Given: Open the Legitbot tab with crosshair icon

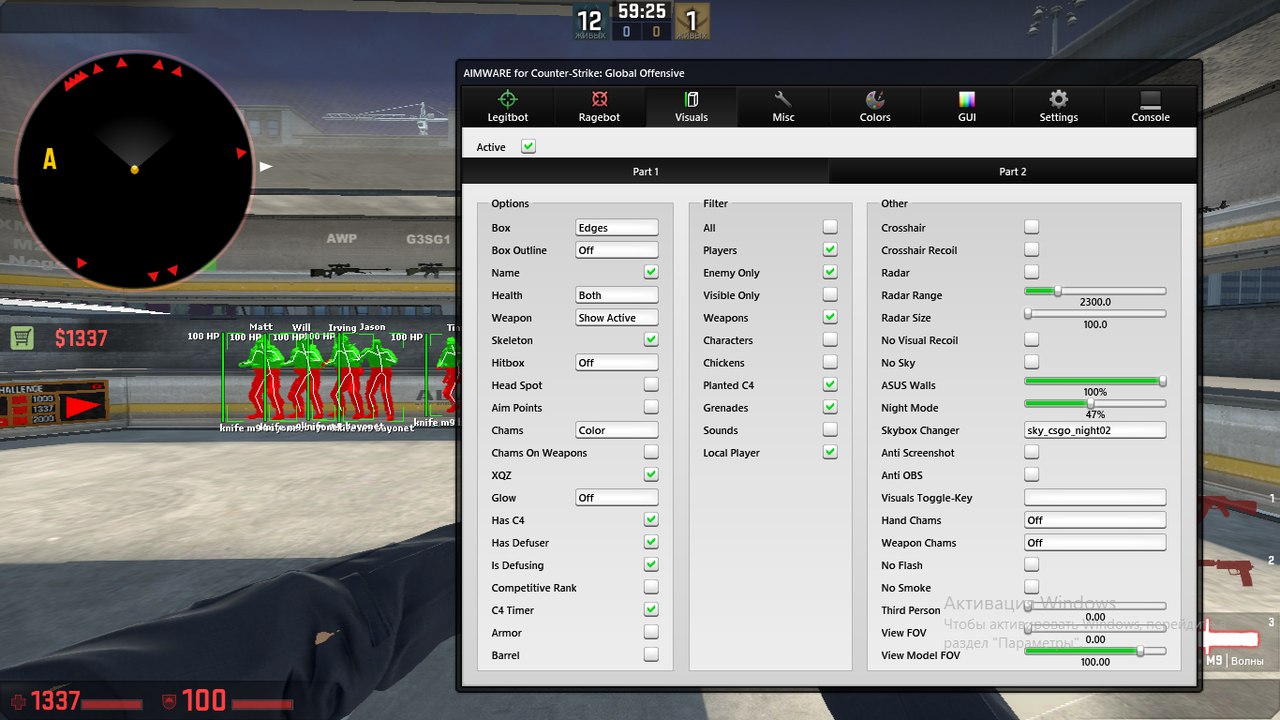Looking at the screenshot, I should [507, 107].
